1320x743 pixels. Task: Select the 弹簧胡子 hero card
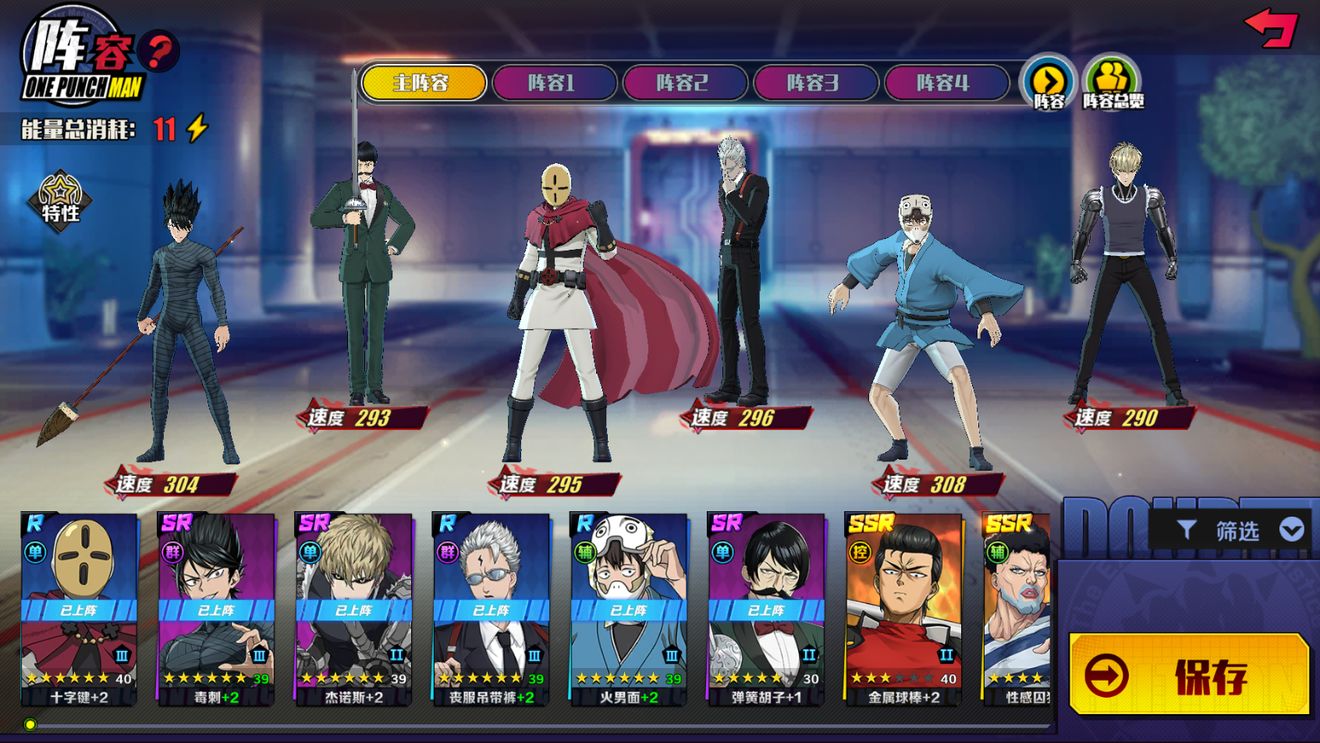pos(766,608)
